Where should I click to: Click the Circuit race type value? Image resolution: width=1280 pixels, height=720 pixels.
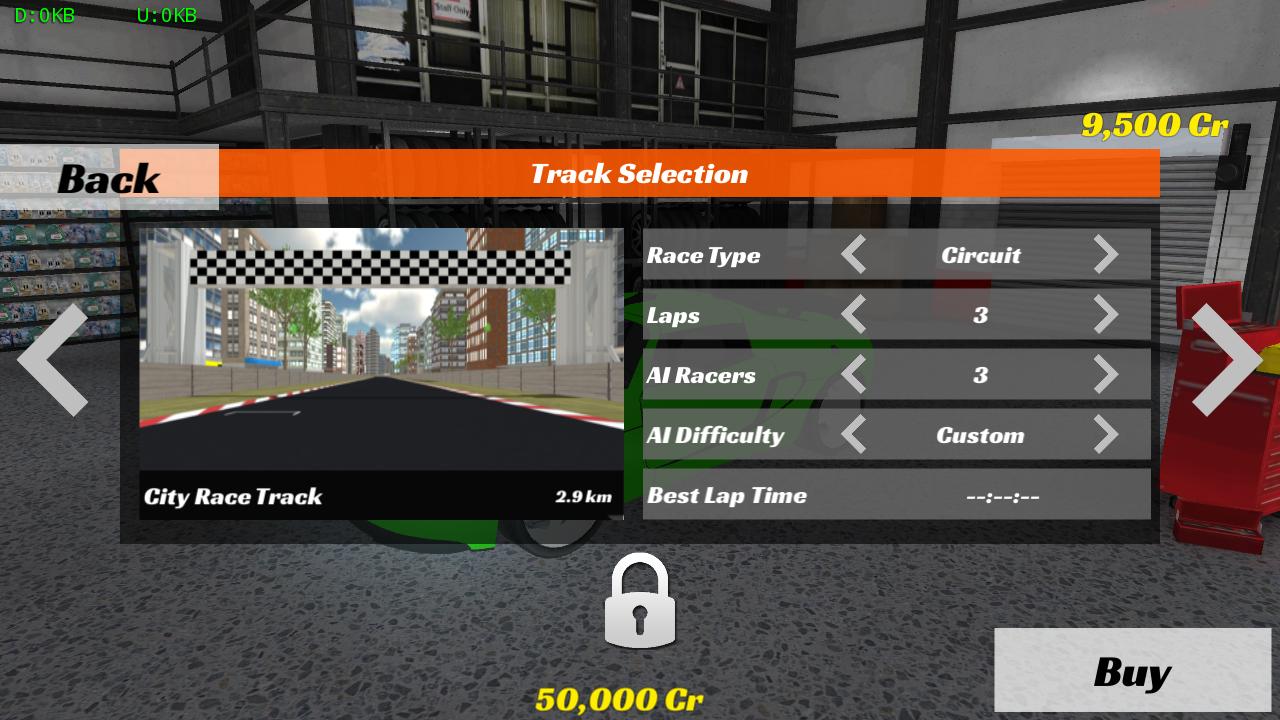(x=981, y=255)
